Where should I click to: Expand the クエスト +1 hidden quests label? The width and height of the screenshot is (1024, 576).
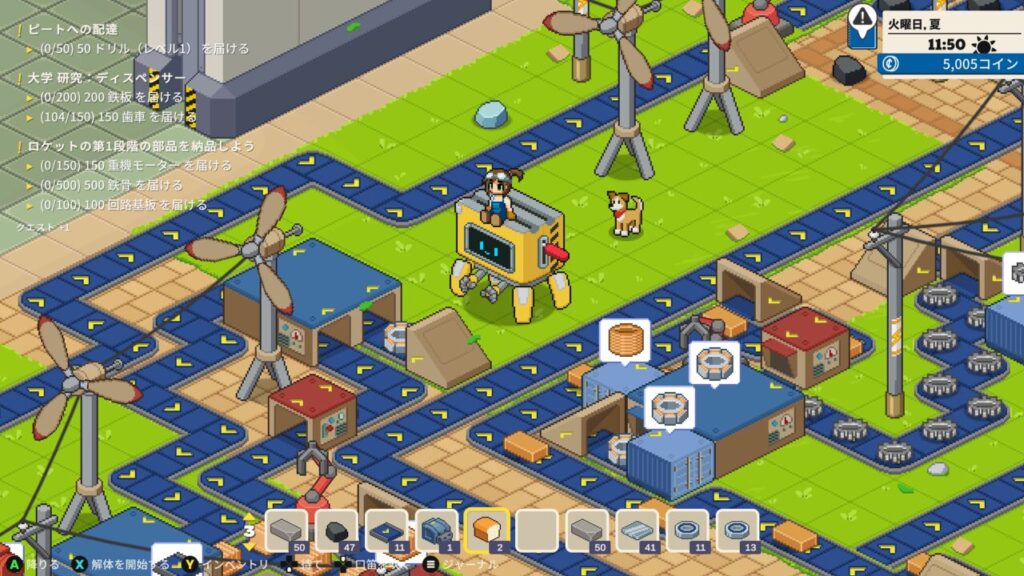click(x=42, y=227)
